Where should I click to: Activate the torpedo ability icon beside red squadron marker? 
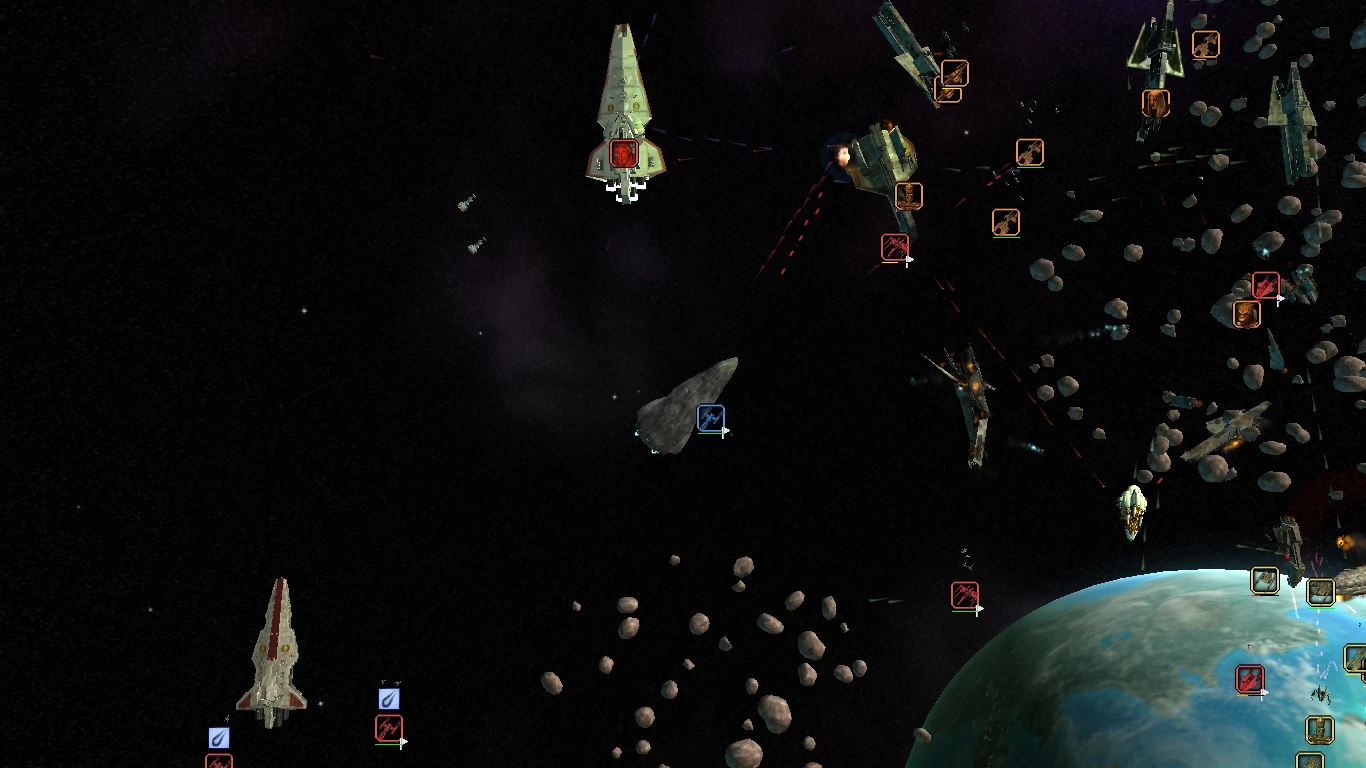389,700
